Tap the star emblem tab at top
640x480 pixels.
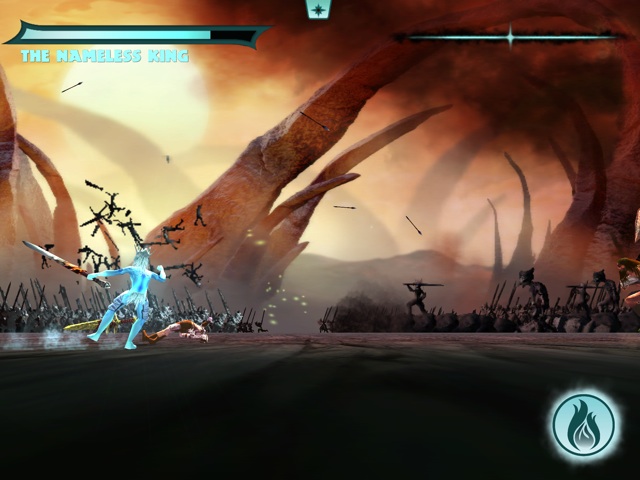click(x=319, y=9)
